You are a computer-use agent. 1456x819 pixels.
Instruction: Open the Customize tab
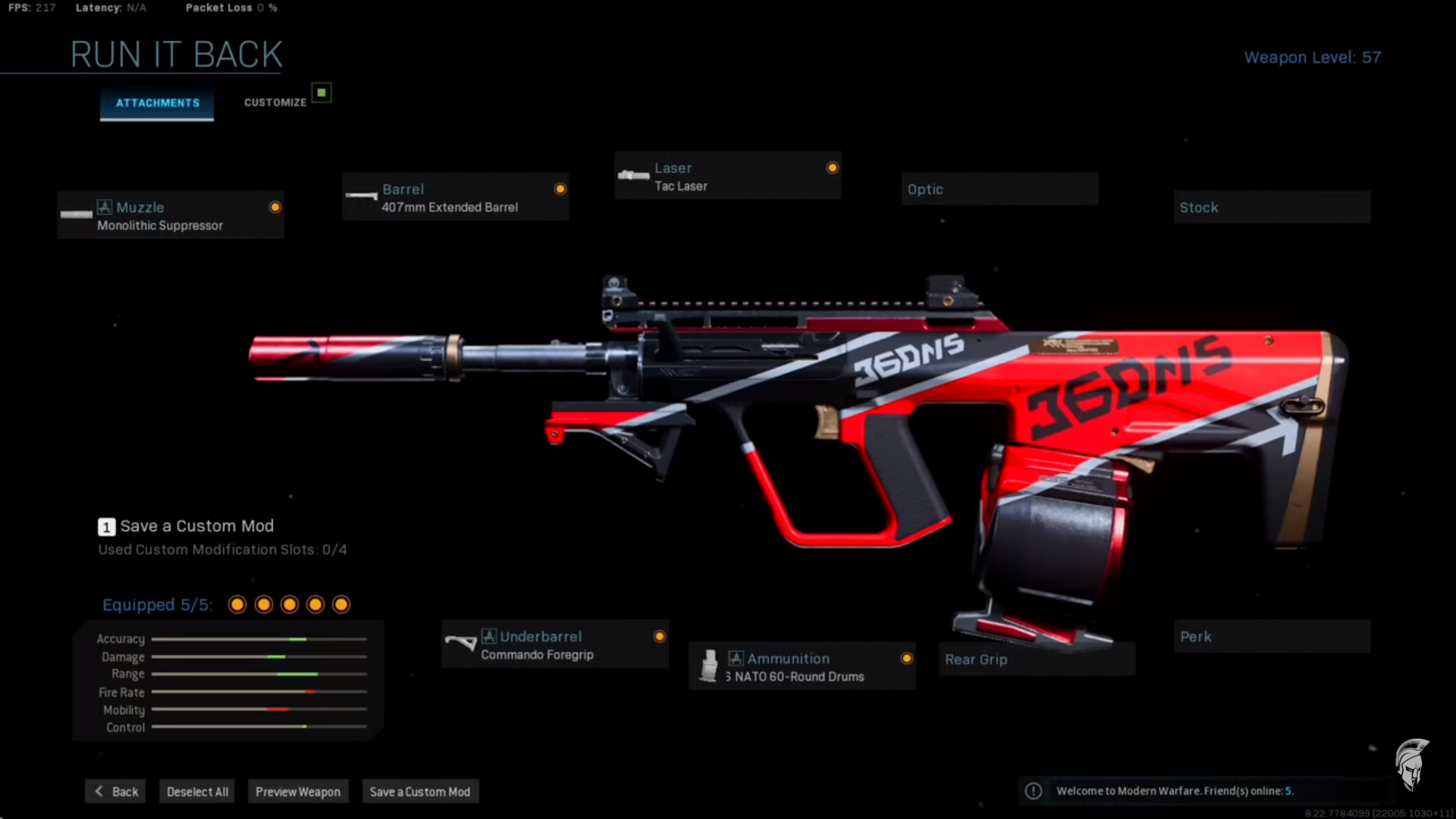[x=275, y=102]
